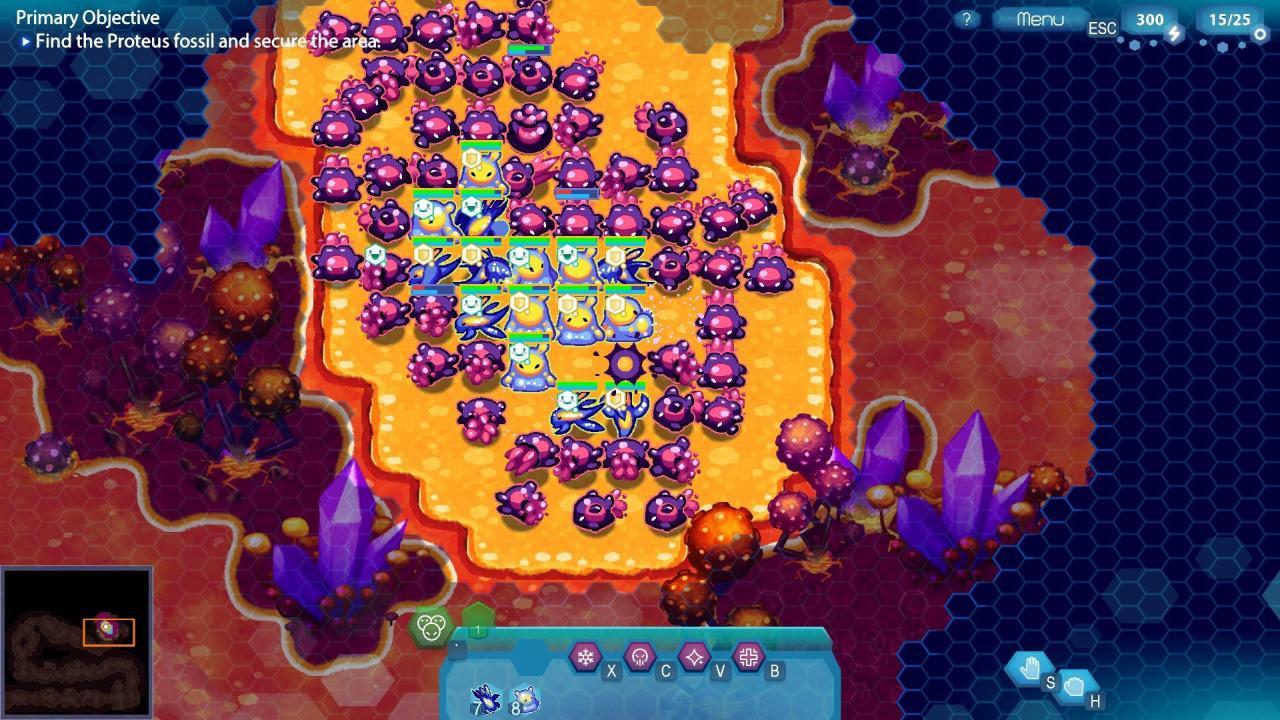Select the blue claw unit in slot 7
This screenshot has height=720, width=1280.
484,698
